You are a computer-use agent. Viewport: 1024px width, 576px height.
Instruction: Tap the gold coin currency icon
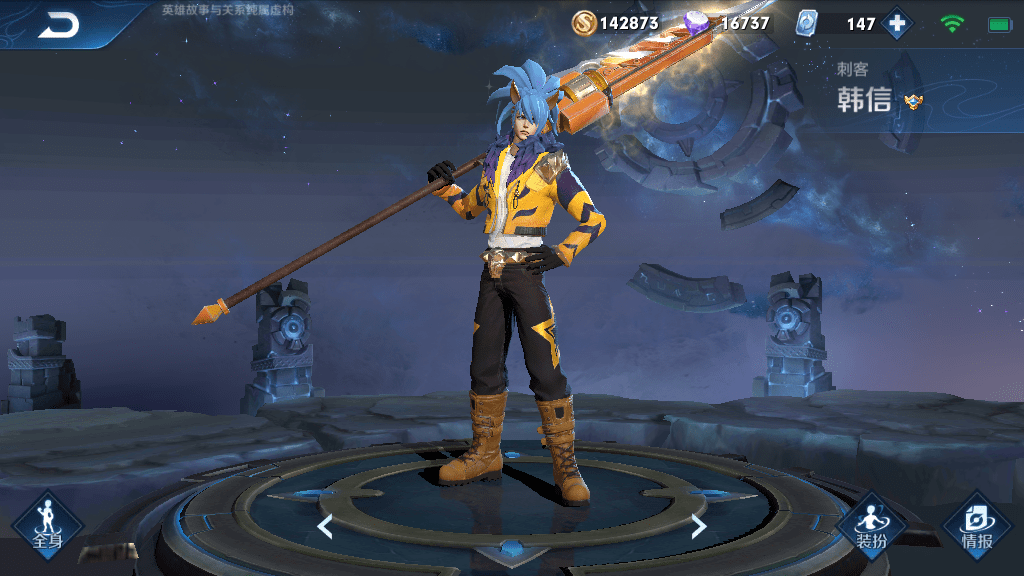point(584,23)
